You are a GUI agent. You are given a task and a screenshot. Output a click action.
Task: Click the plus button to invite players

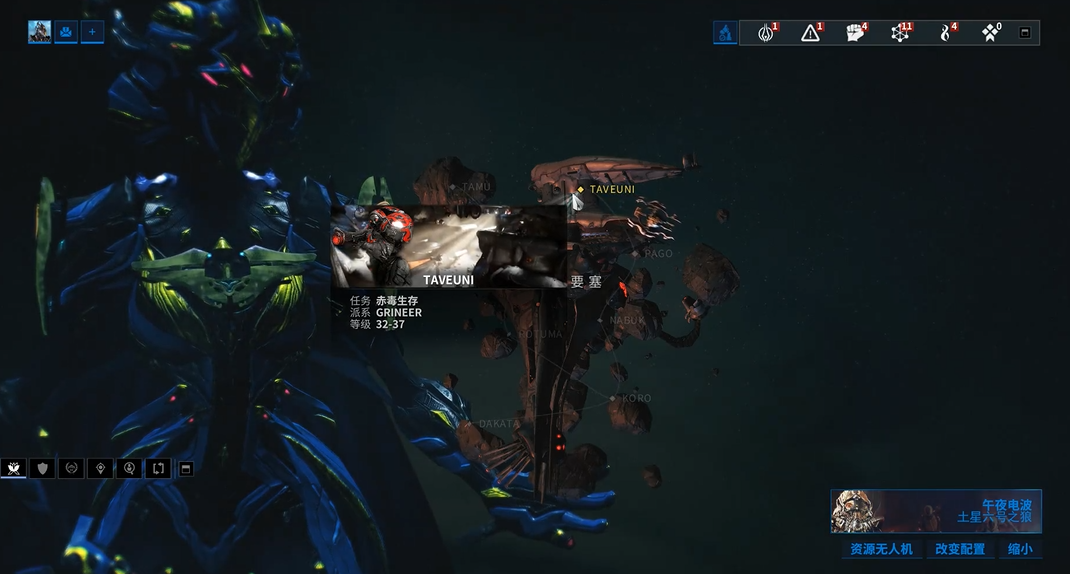point(92,32)
